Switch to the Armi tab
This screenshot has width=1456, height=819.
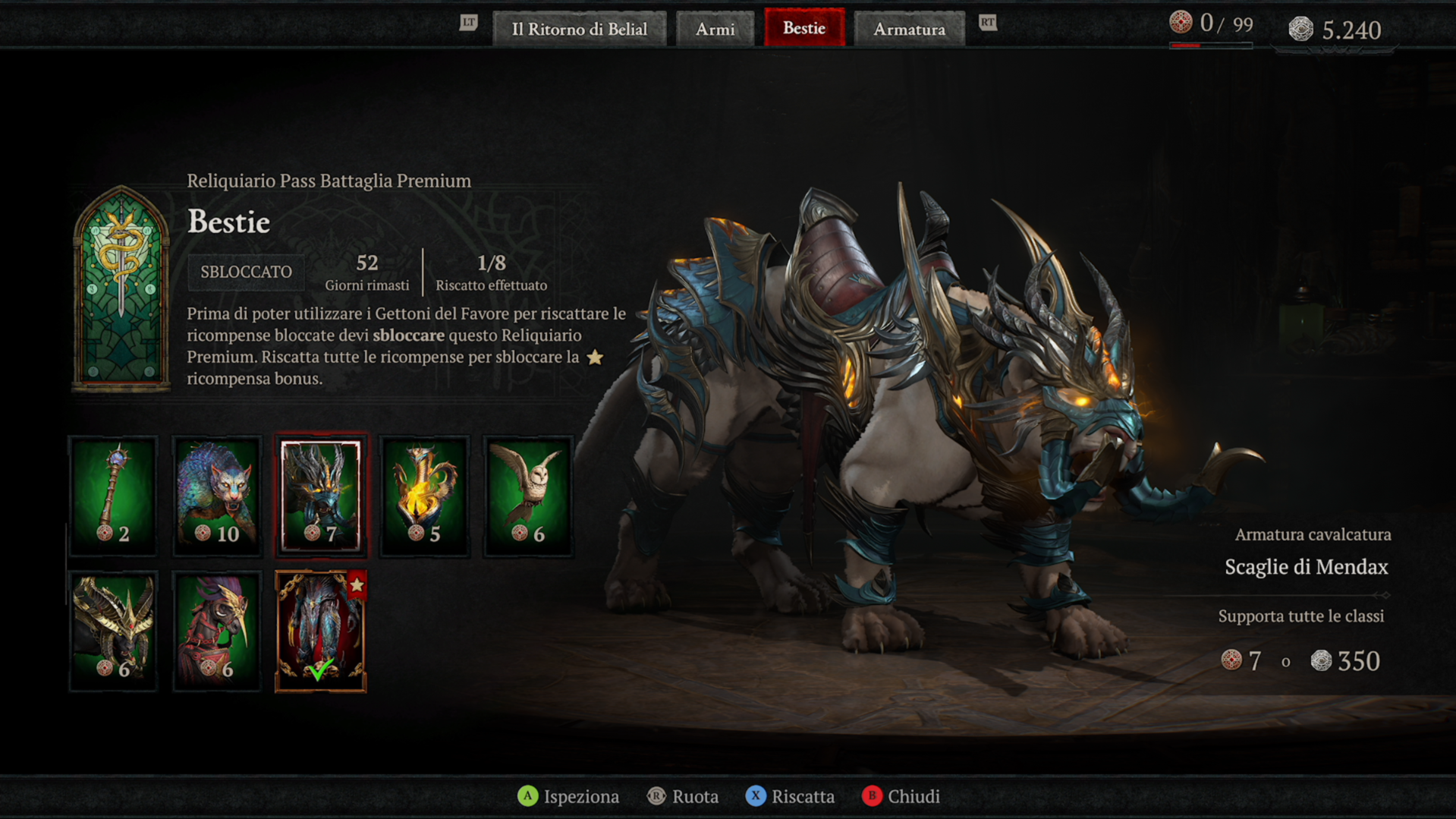coord(715,29)
